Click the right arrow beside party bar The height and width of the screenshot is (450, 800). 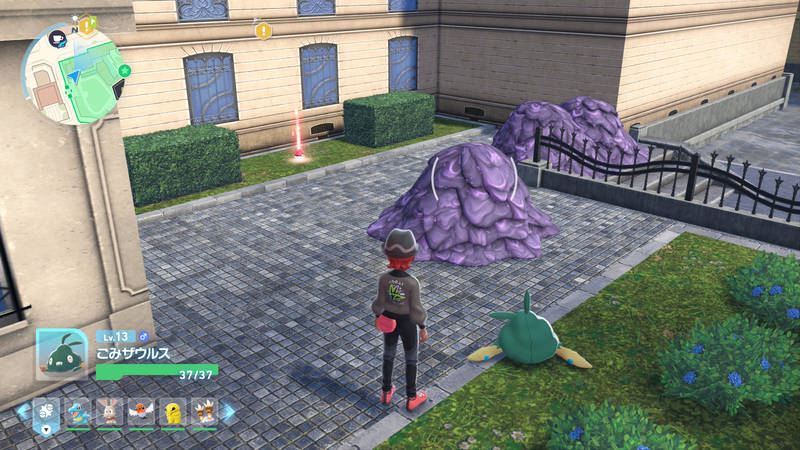[229, 411]
